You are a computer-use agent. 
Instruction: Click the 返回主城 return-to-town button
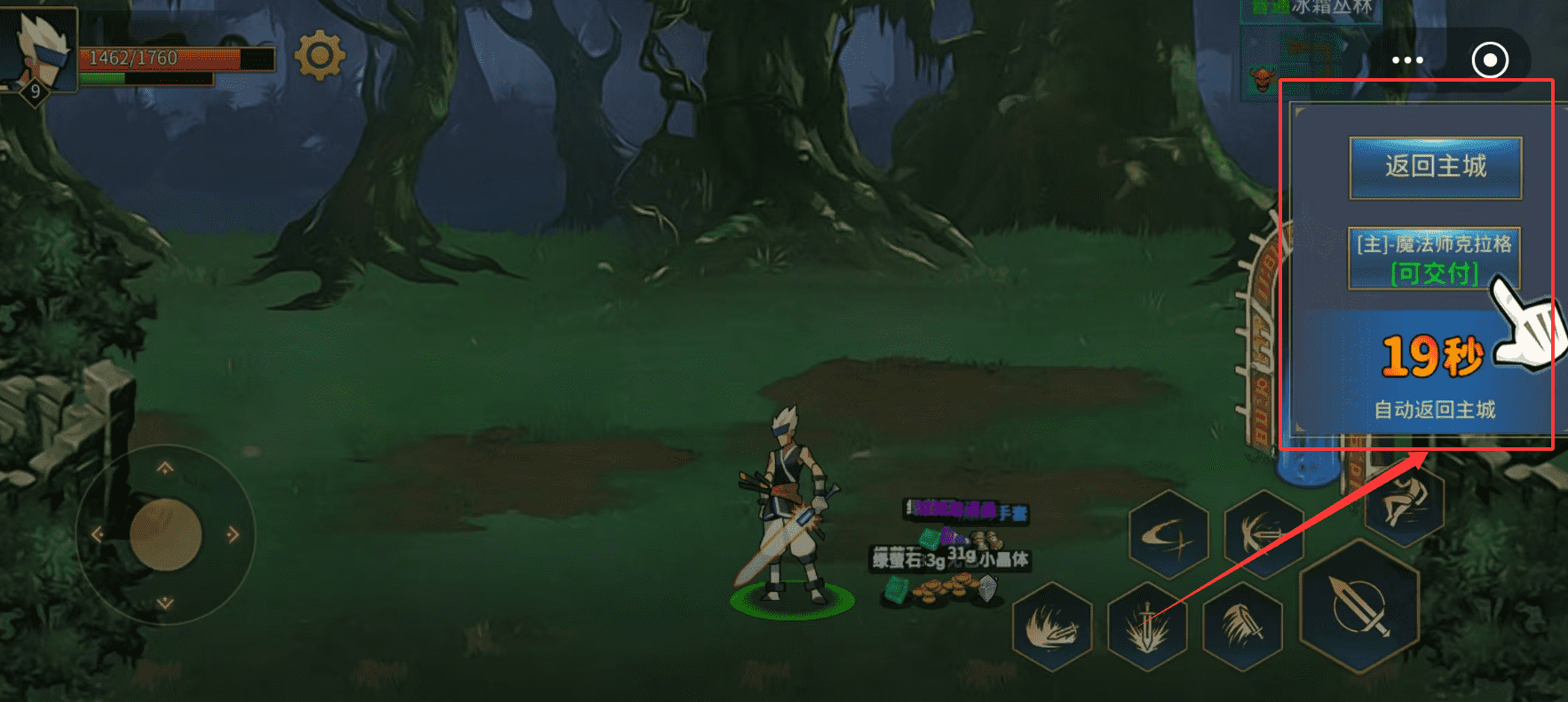[1435, 167]
